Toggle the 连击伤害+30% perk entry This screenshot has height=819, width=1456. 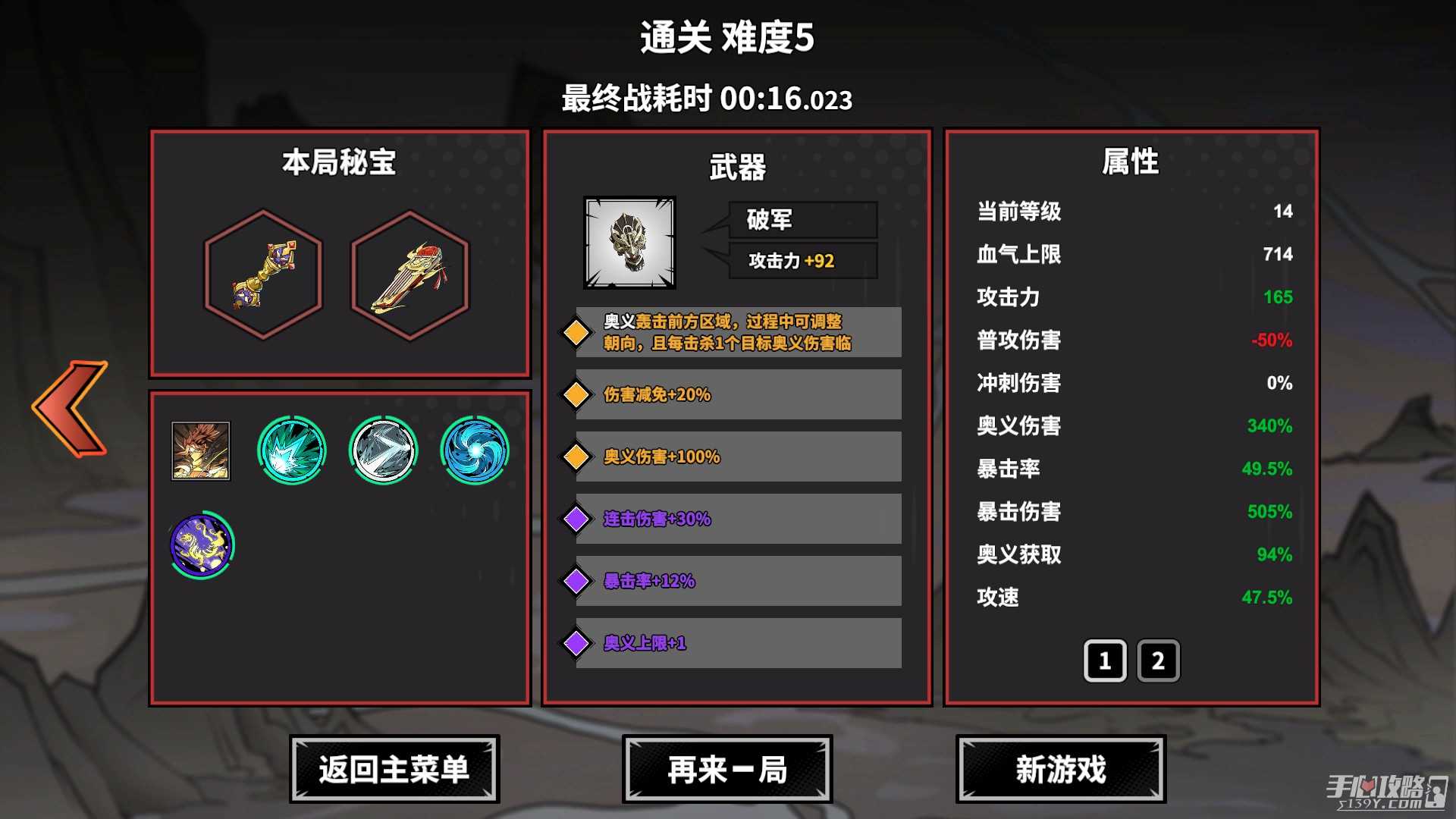tap(734, 519)
